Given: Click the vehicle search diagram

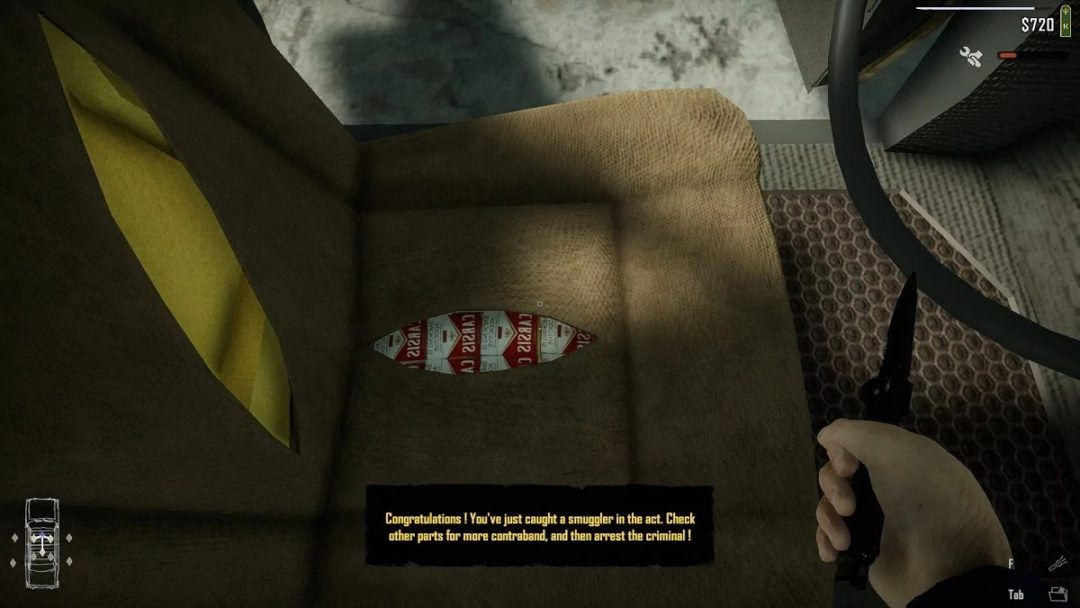Looking at the screenshot, I should 41,540.
